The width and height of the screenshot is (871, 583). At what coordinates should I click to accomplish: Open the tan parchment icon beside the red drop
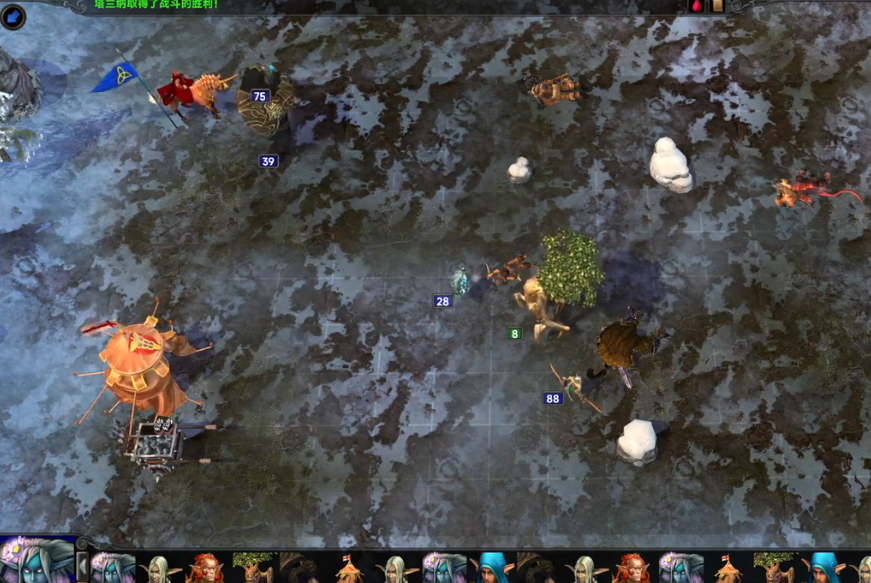pos(717,6)
